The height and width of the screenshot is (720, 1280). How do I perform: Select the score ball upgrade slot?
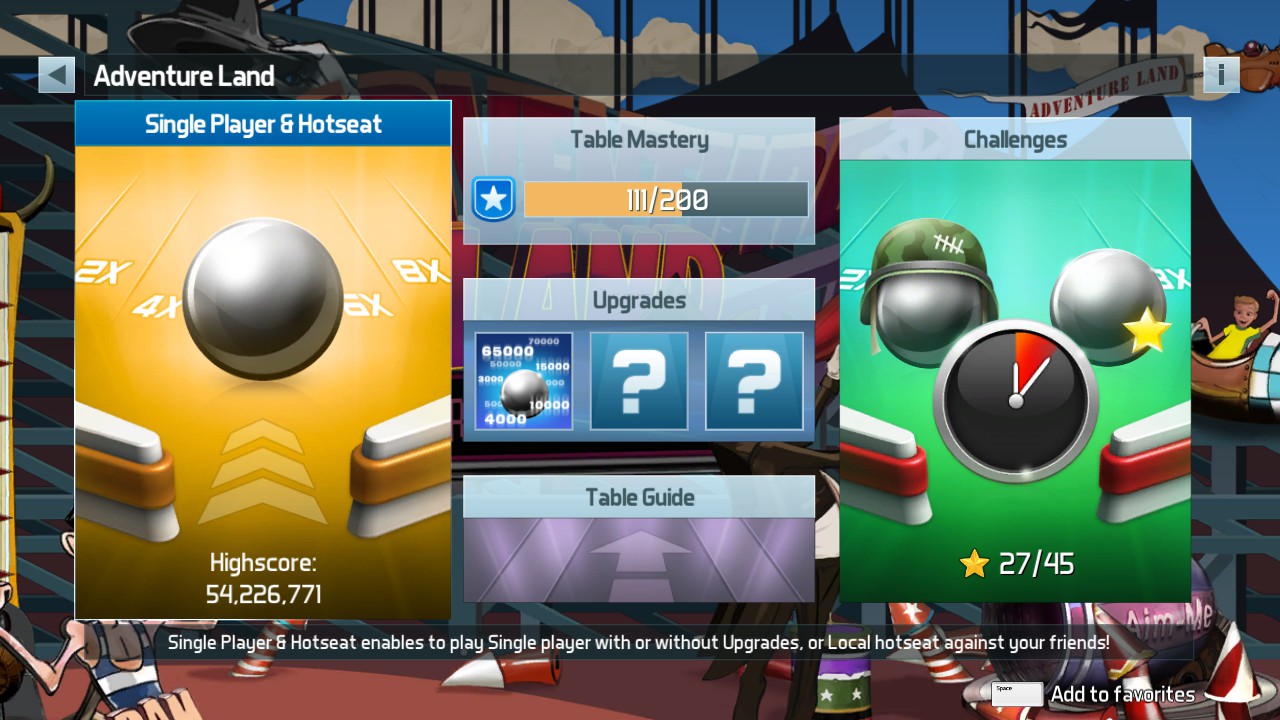coord(524,381)
